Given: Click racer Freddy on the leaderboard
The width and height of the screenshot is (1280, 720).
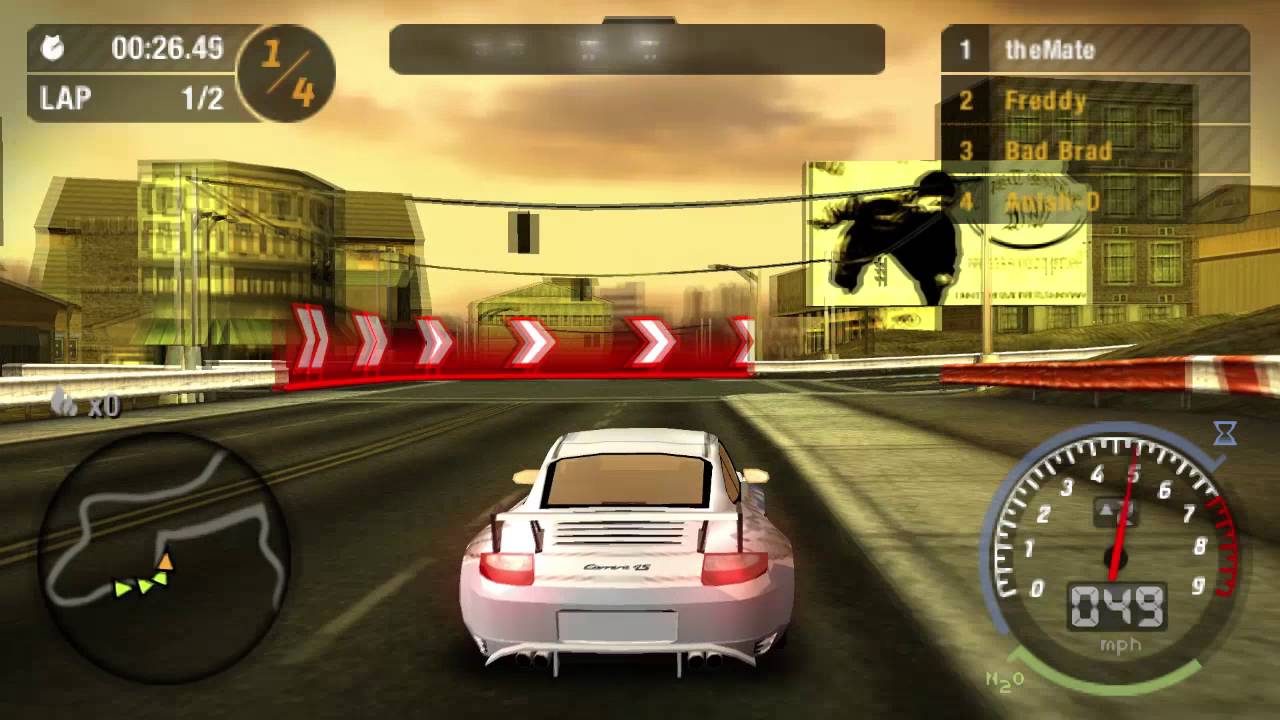Looking at the screenshot, I should pos(1041,100).
